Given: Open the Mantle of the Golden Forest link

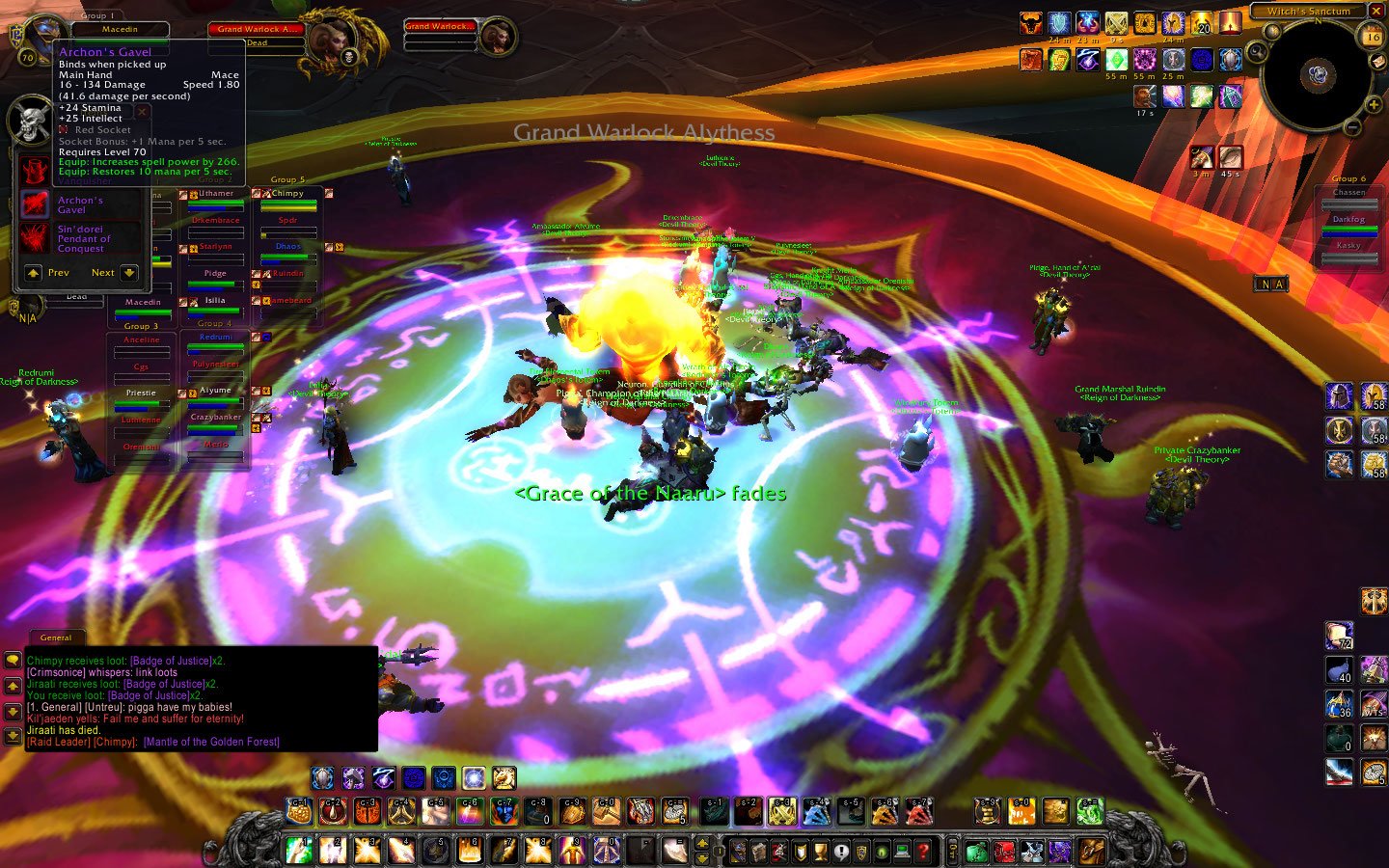Looking at the screenshot, I should [212, 742].
